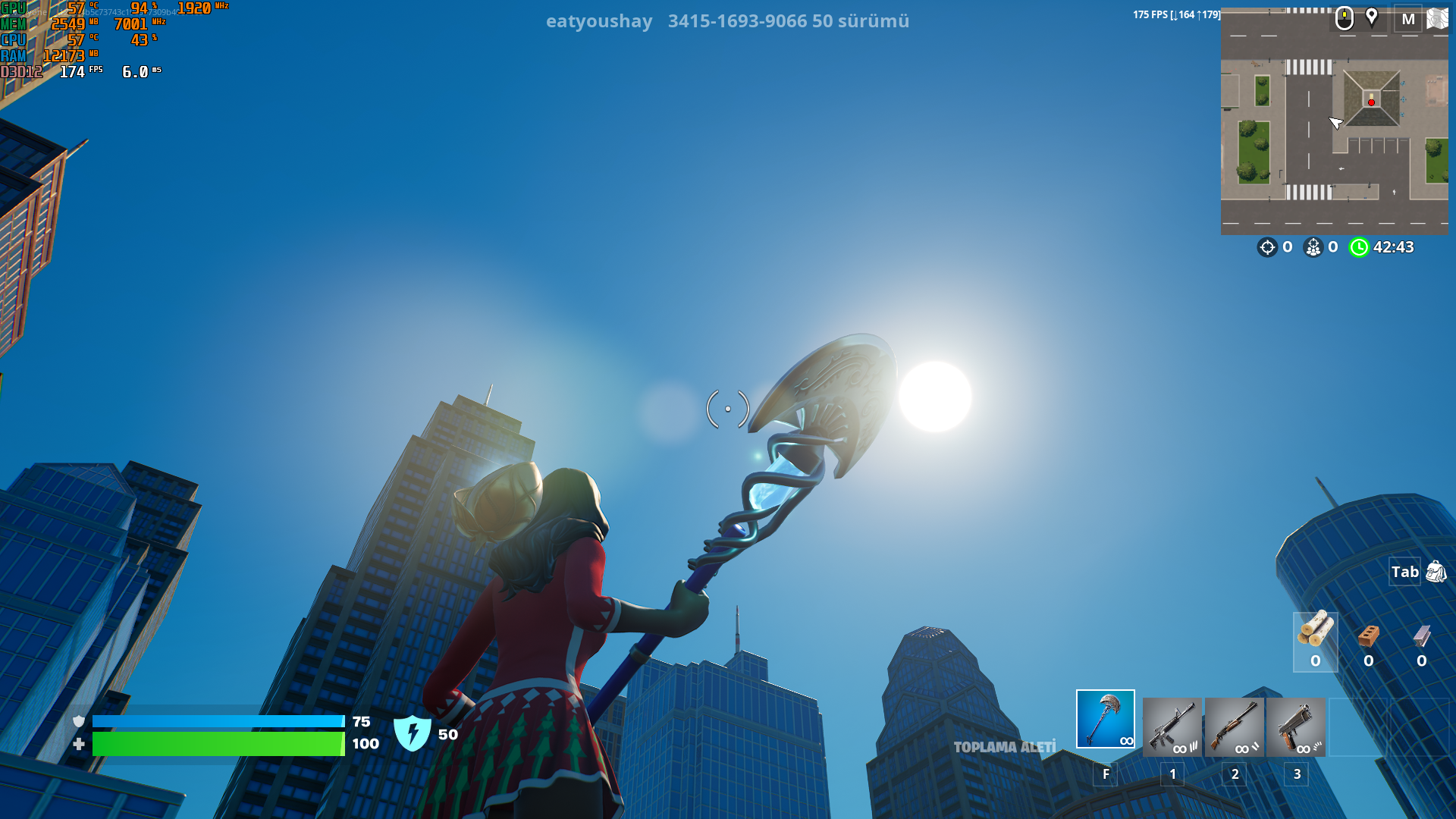Select the wood building material
1456x819 pixels.
click(1315, 642)
